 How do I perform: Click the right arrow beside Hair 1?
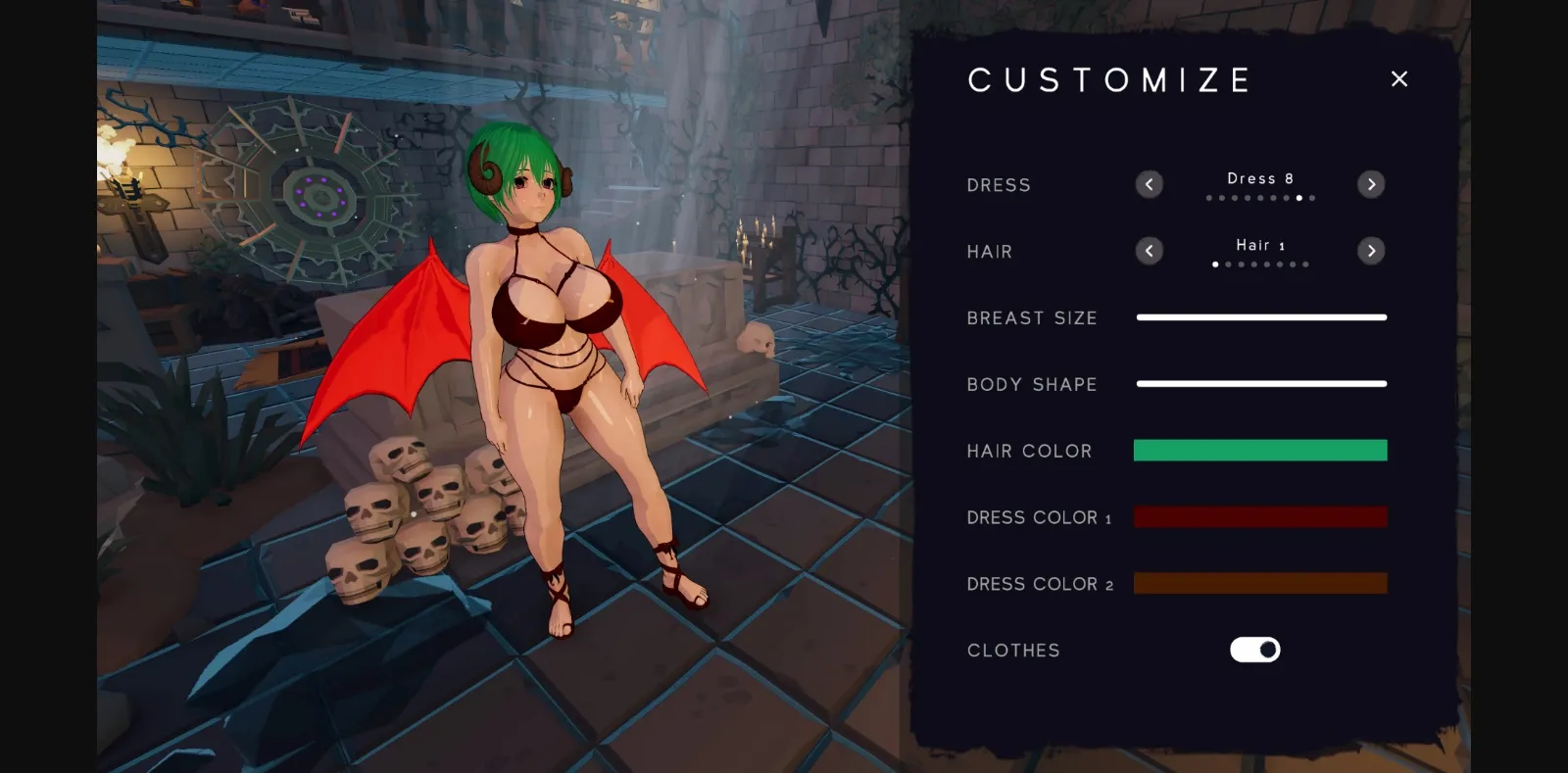(1371, 251)
